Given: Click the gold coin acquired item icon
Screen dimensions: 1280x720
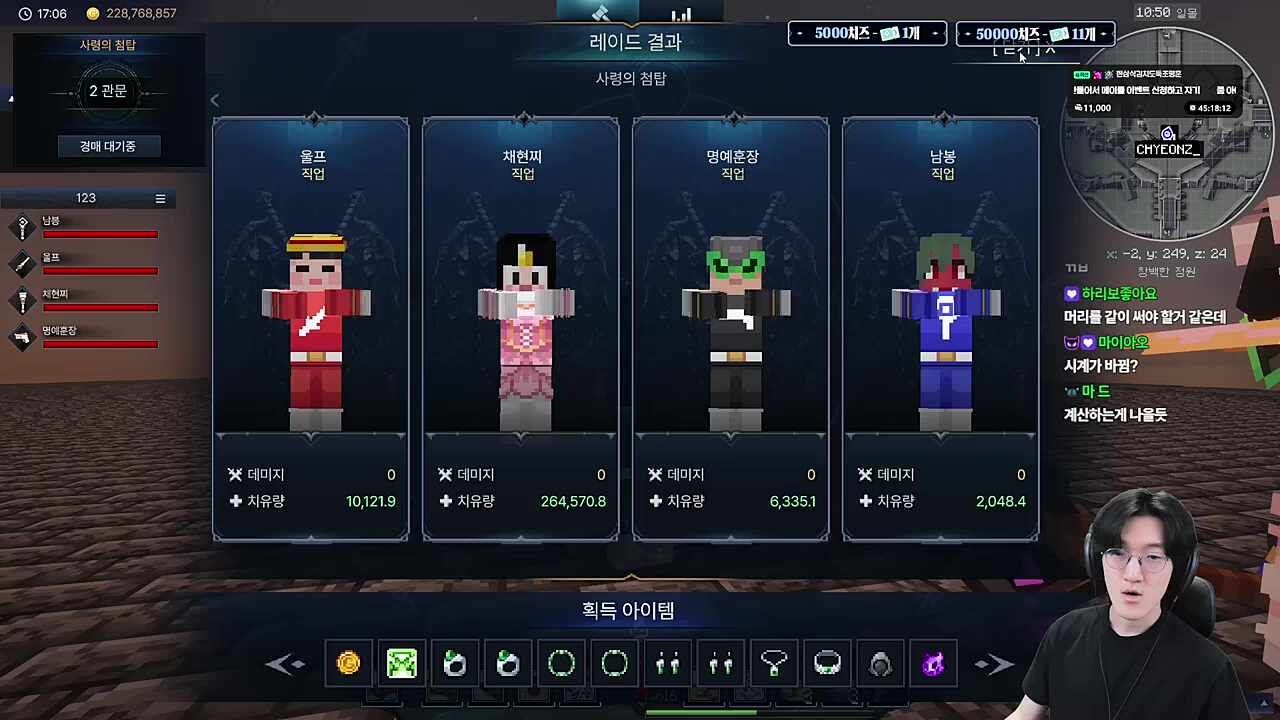Looking at the screenshot, I should tap(348, 663).
